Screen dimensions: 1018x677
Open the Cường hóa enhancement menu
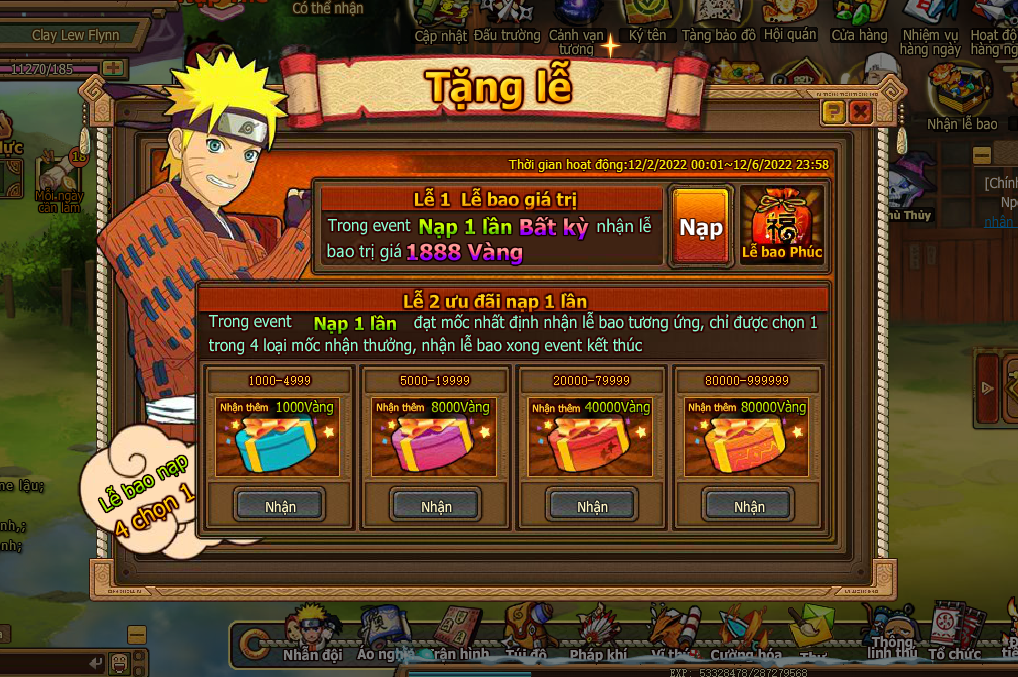[x=745, y=635]
